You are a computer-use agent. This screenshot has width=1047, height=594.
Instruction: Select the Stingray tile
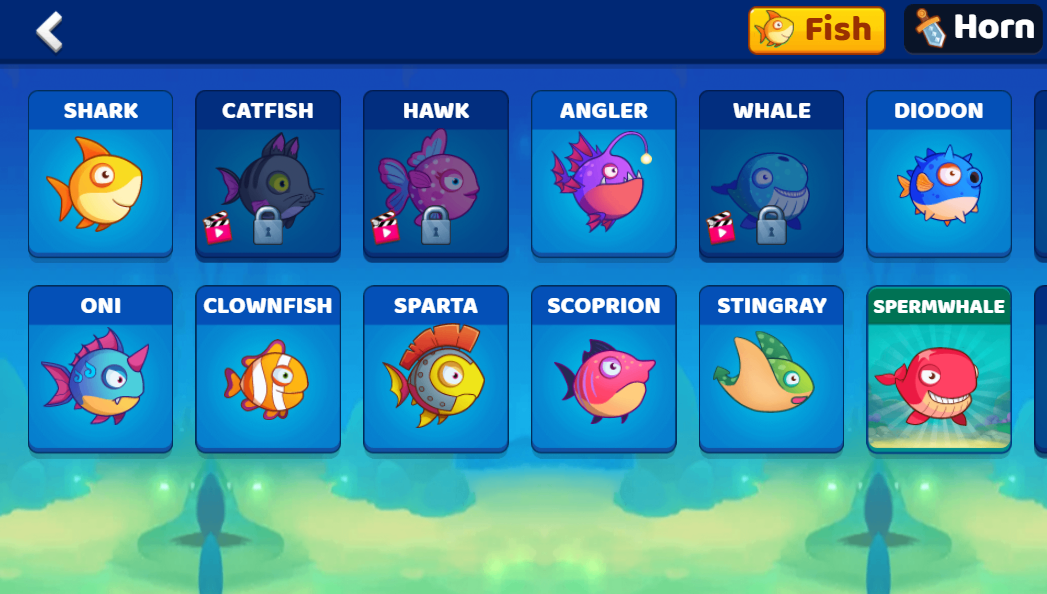tap(771, 370)
